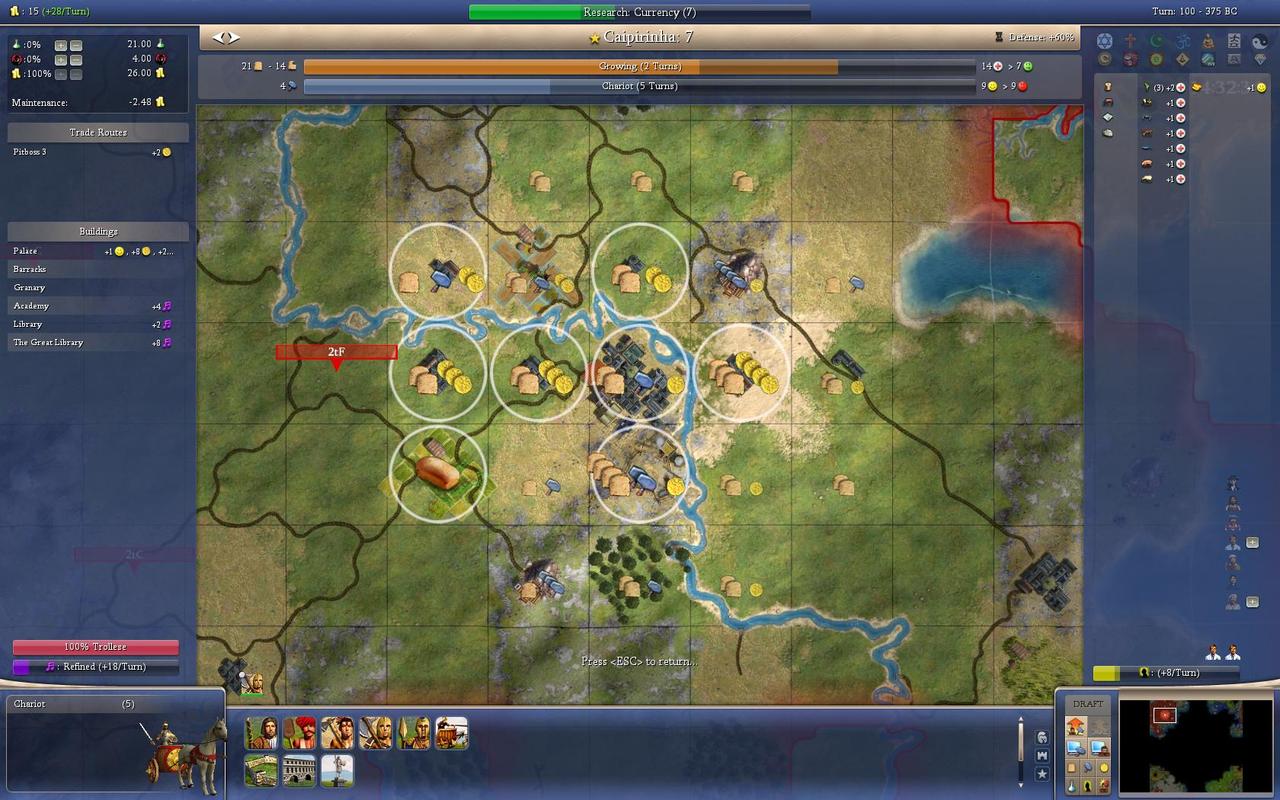Viewport: 1280px width, 800px height.
Task: Toggle emphasize commerce gold coin button
Action: [1103, 767]
